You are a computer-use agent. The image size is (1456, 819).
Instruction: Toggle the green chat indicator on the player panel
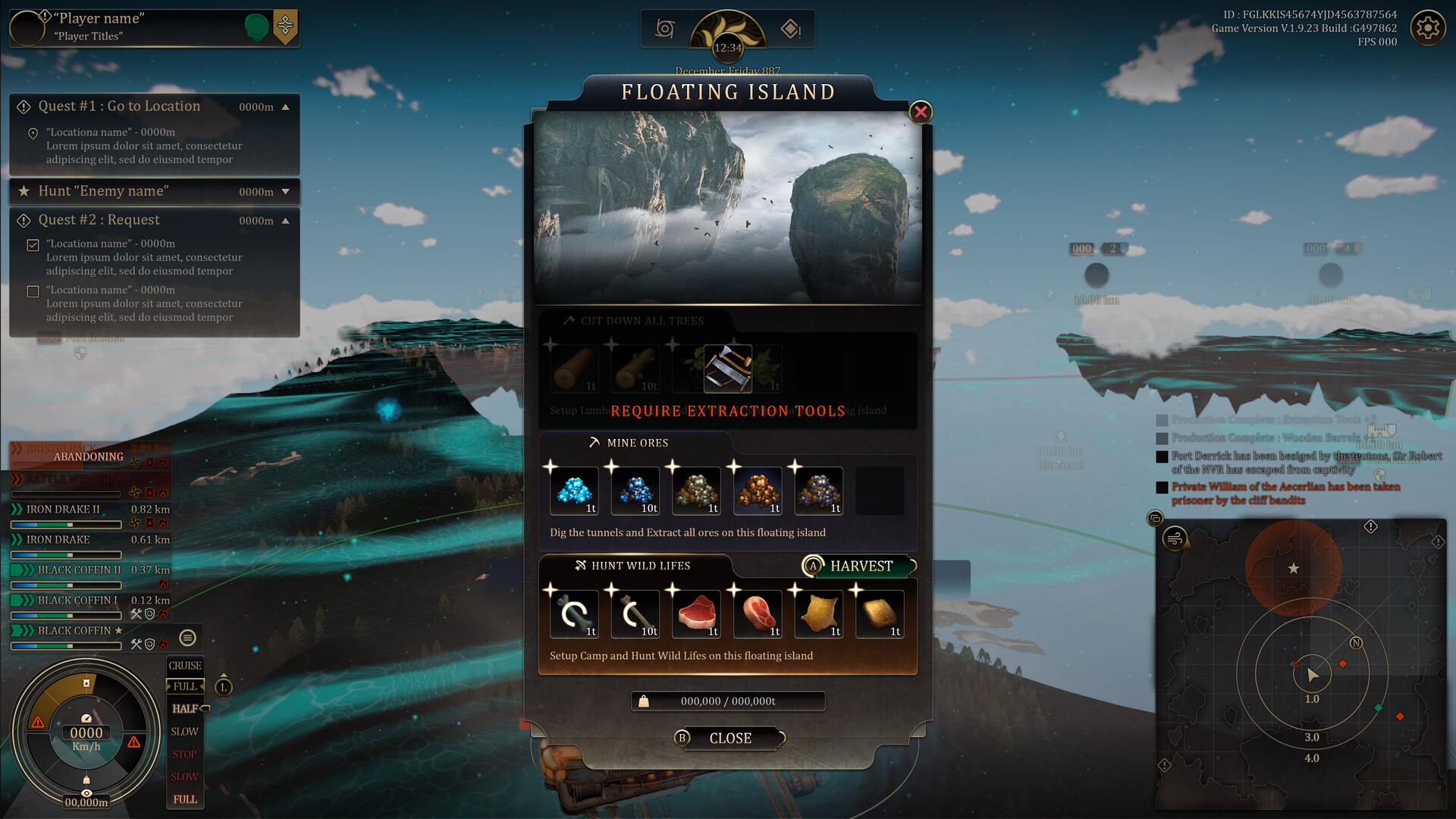point(257,25)
